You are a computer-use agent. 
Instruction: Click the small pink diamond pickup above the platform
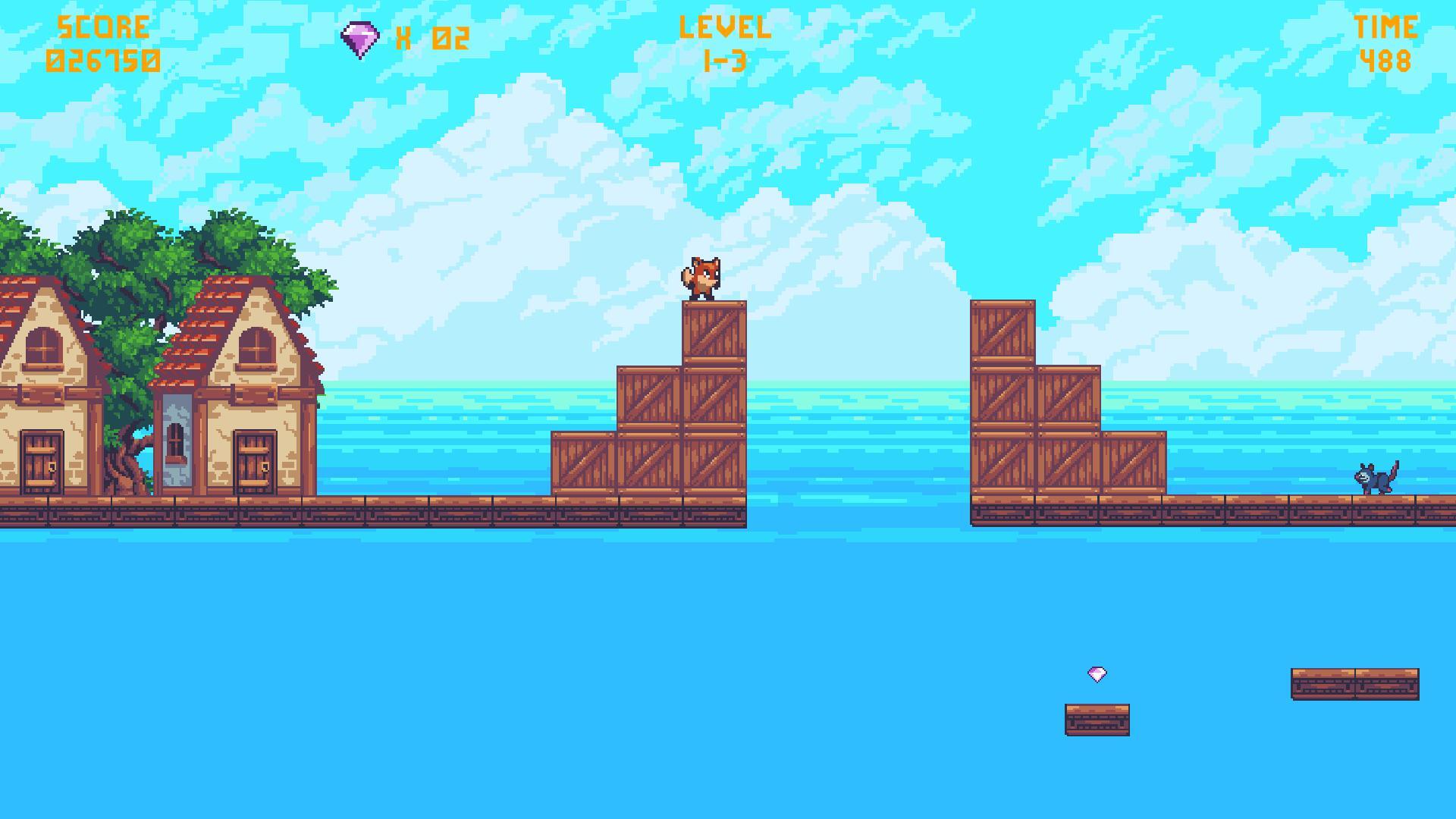click(1097, 673)
